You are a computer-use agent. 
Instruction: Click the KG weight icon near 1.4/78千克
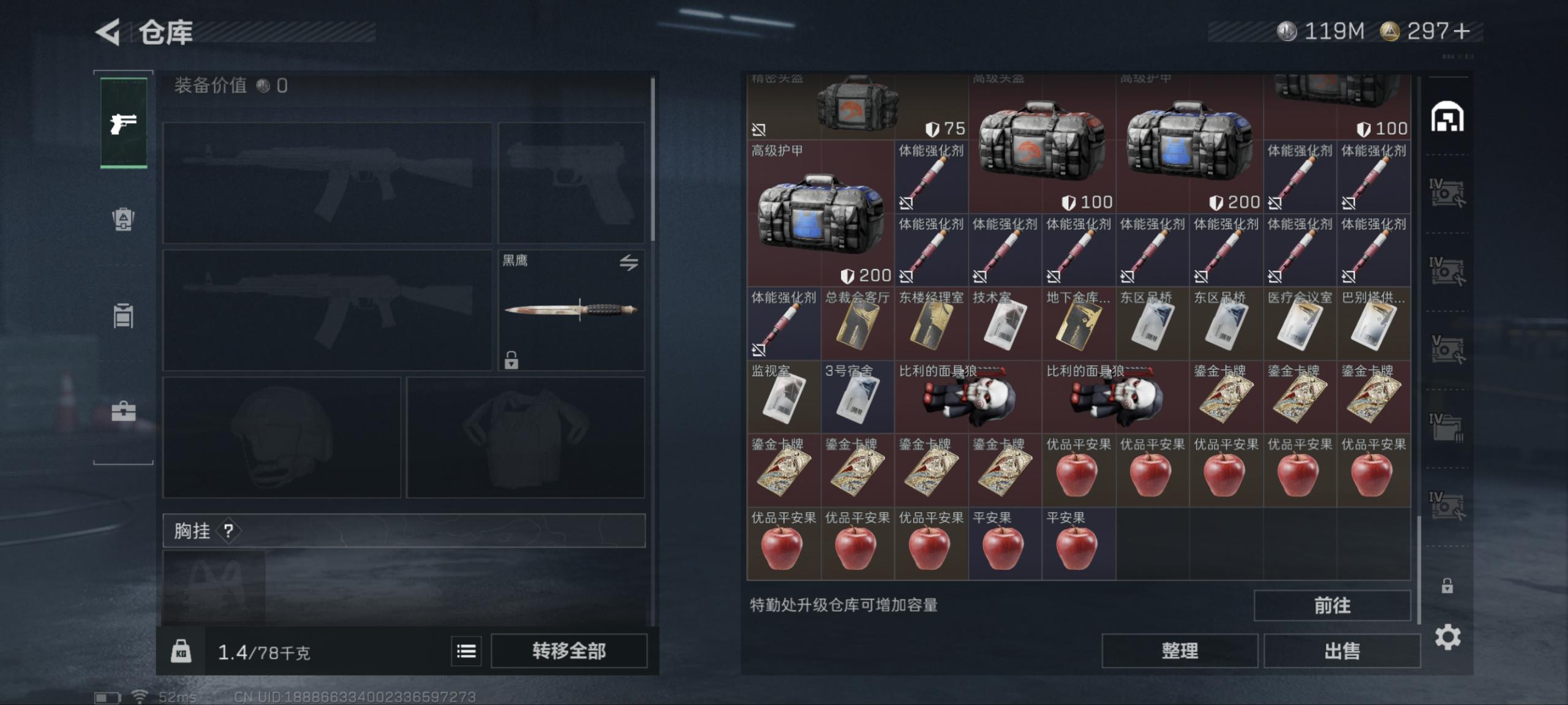click(x=182, y=651)
